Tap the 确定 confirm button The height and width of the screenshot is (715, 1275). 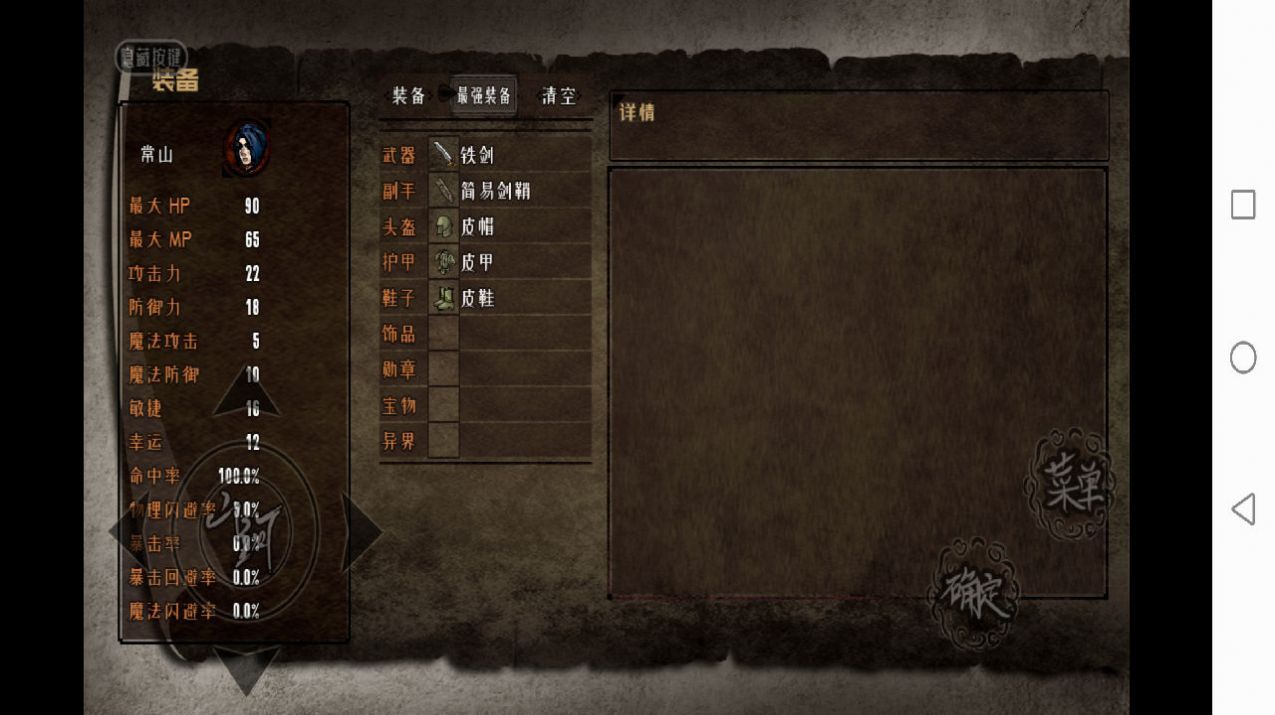973,594
